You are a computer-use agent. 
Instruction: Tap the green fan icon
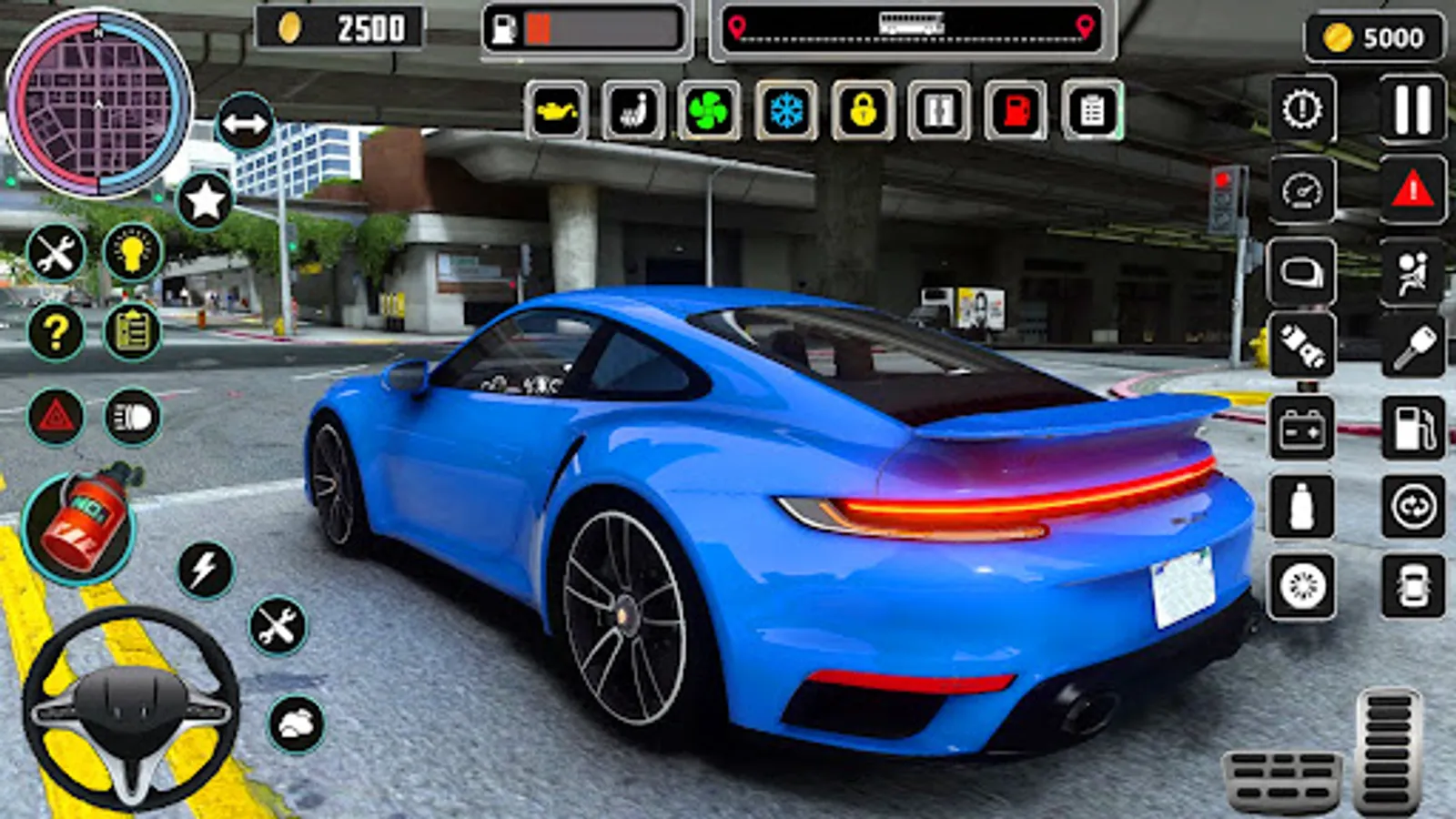pyautogui.click(x=709, y=111)
